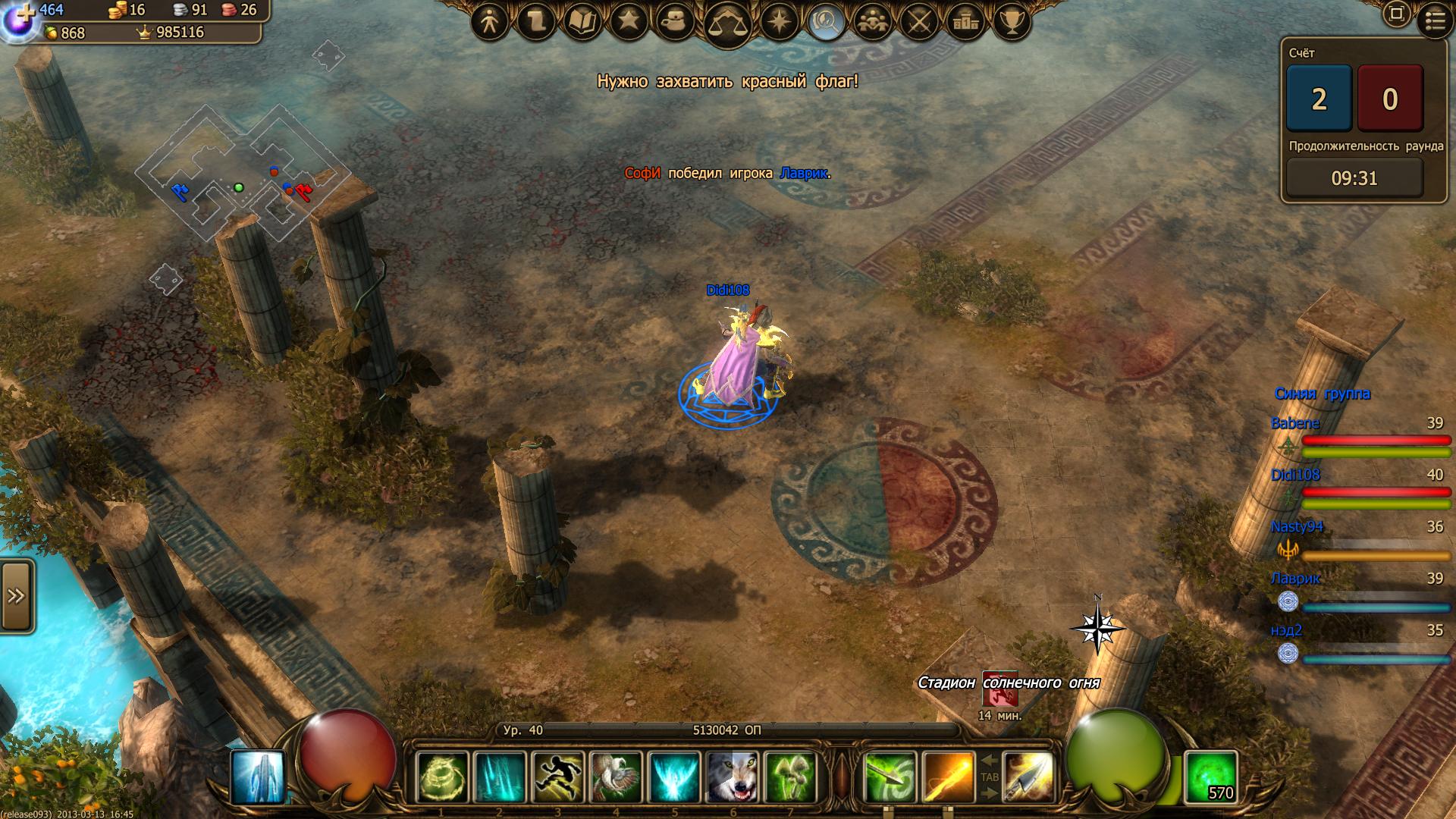
Task: Use the eagle bird skill
Action: 616,777
